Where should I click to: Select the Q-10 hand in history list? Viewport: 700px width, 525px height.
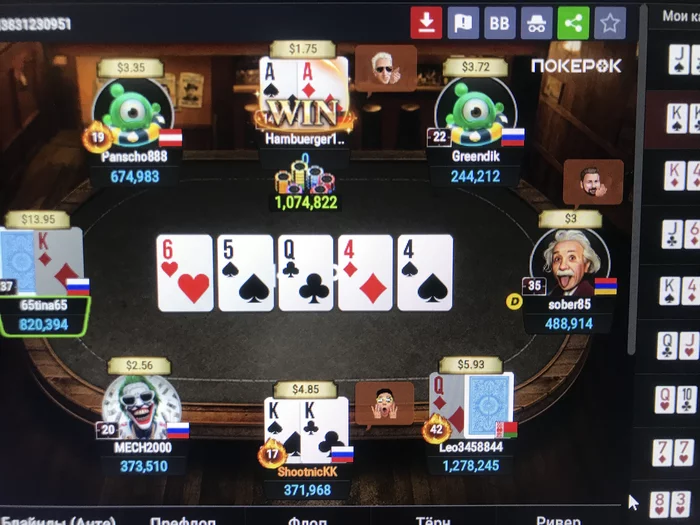(676, 399)
